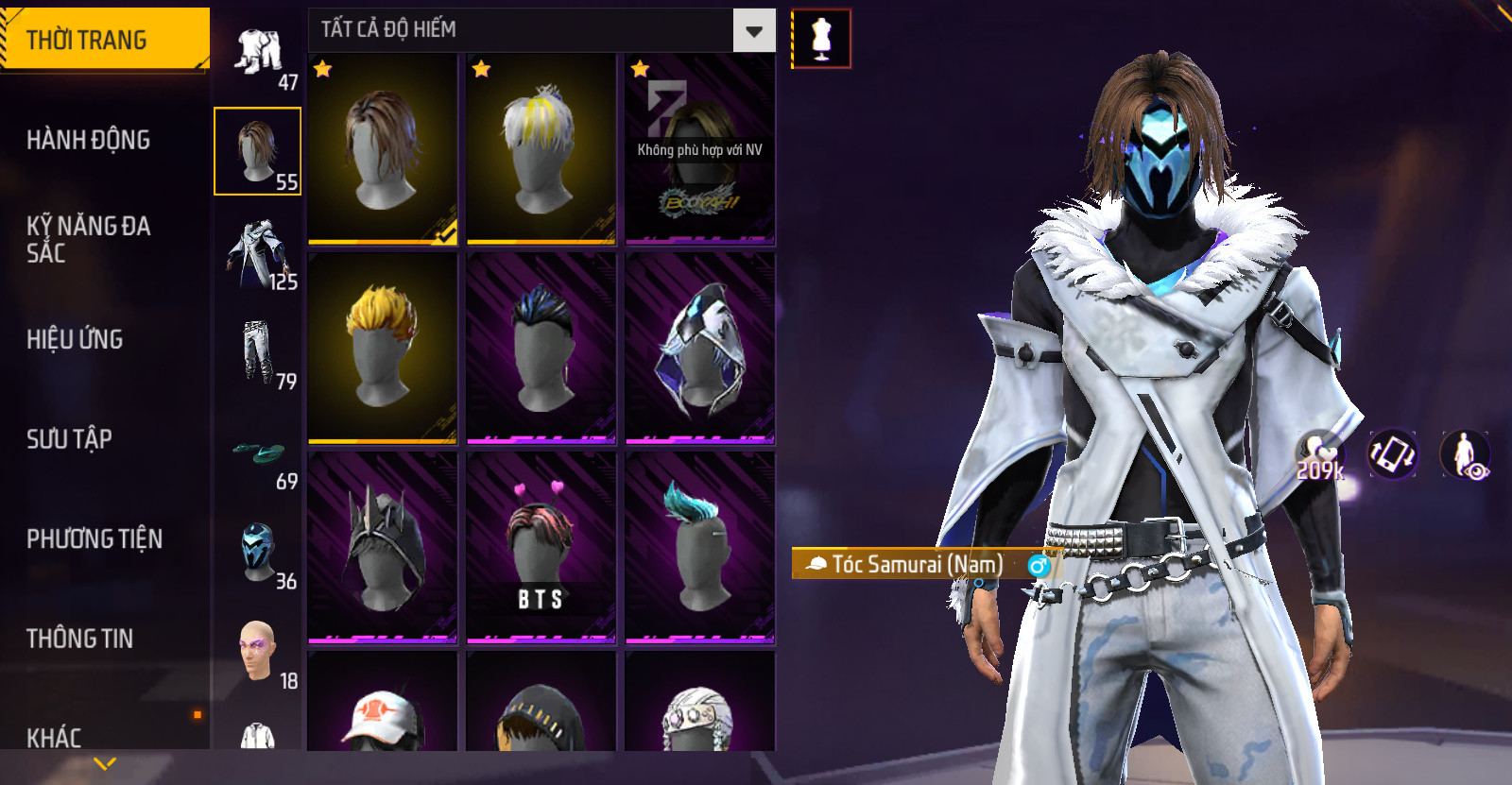Equip the white and yellow streaked hair
Image resolution: width=1512 pixels, height=785 pixels.
click(x=541, y=148)
